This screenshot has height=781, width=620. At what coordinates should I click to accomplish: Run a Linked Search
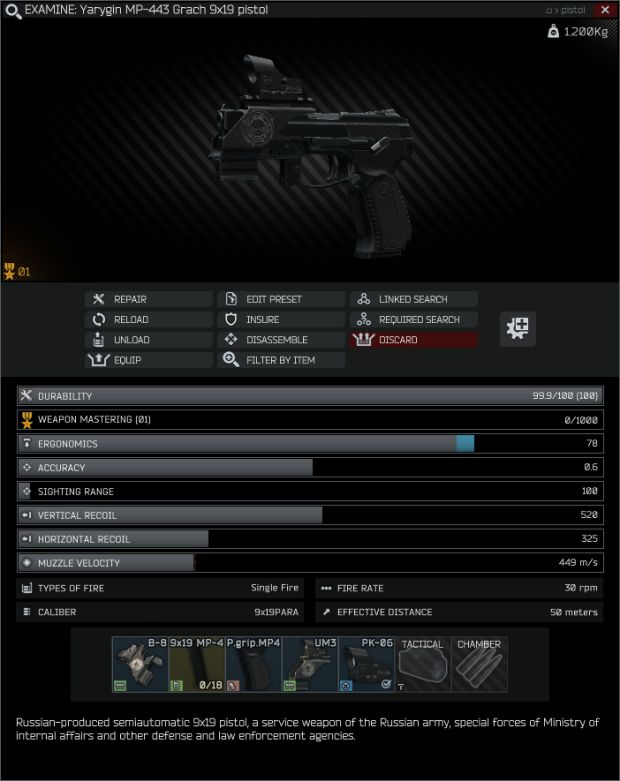pos(413,299)
